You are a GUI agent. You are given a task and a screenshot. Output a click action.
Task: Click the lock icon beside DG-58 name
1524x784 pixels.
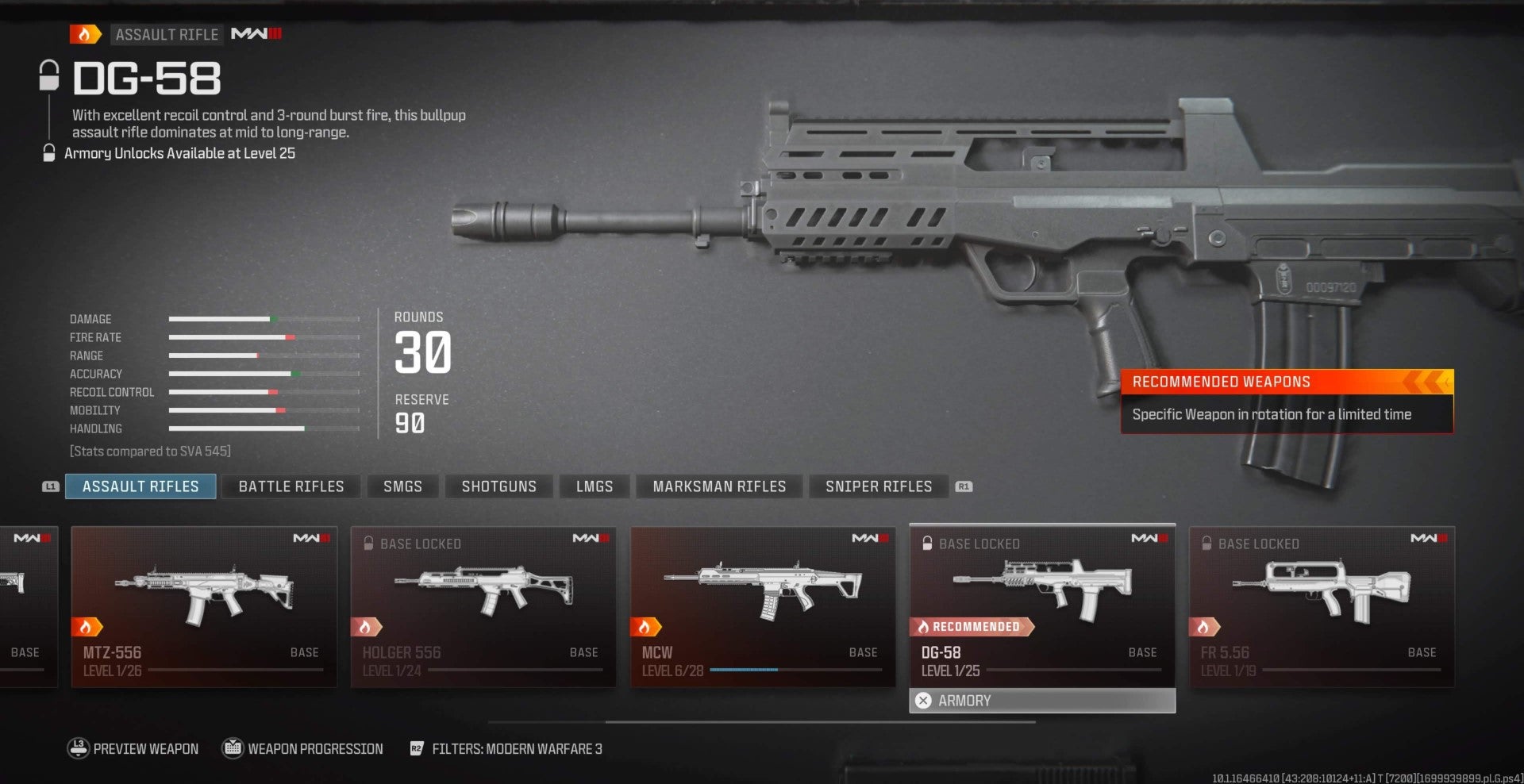[x=49, y=77]
